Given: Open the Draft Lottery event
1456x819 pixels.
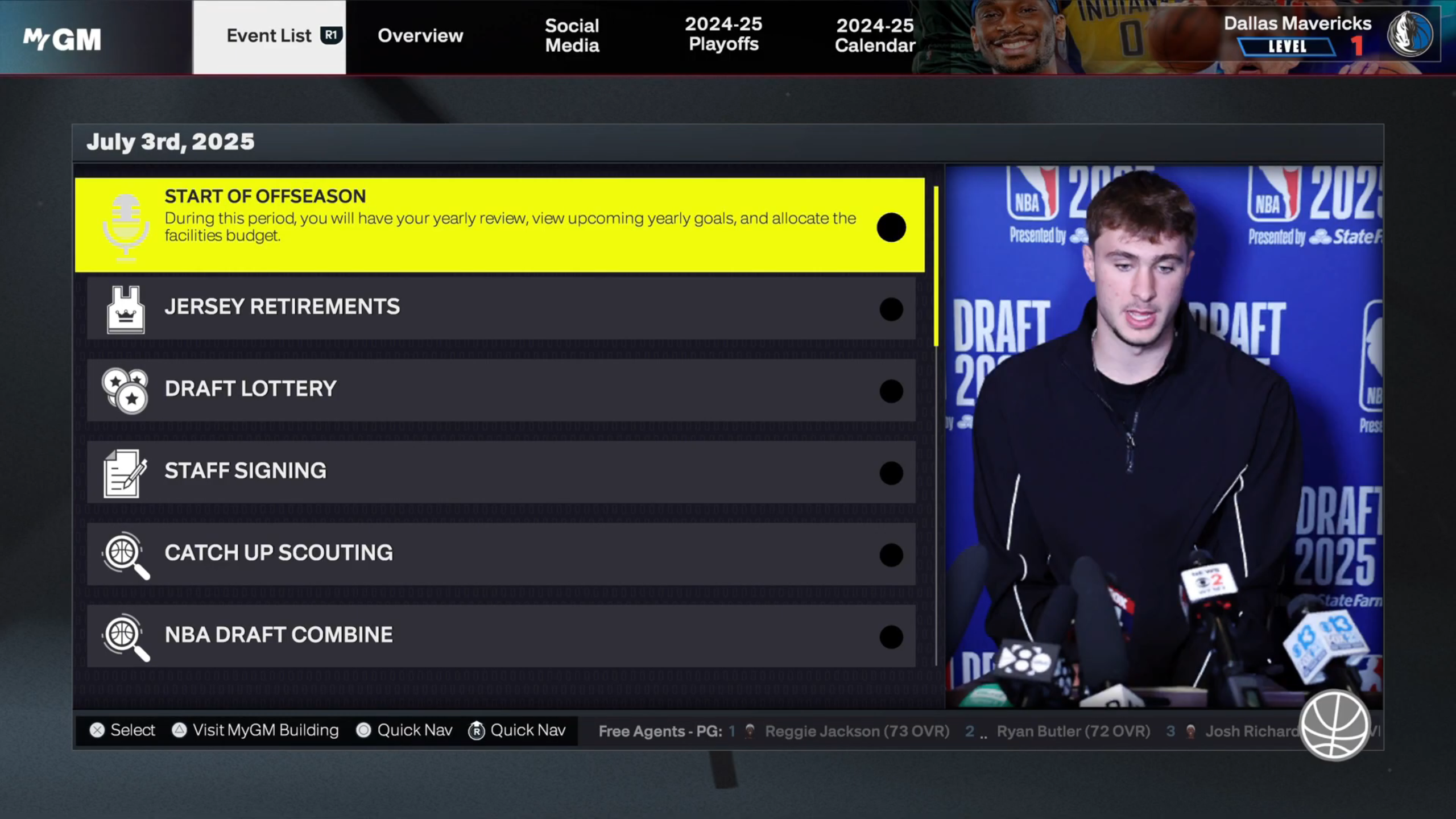Looking at the screenshot, I should [x=500, y=390].
